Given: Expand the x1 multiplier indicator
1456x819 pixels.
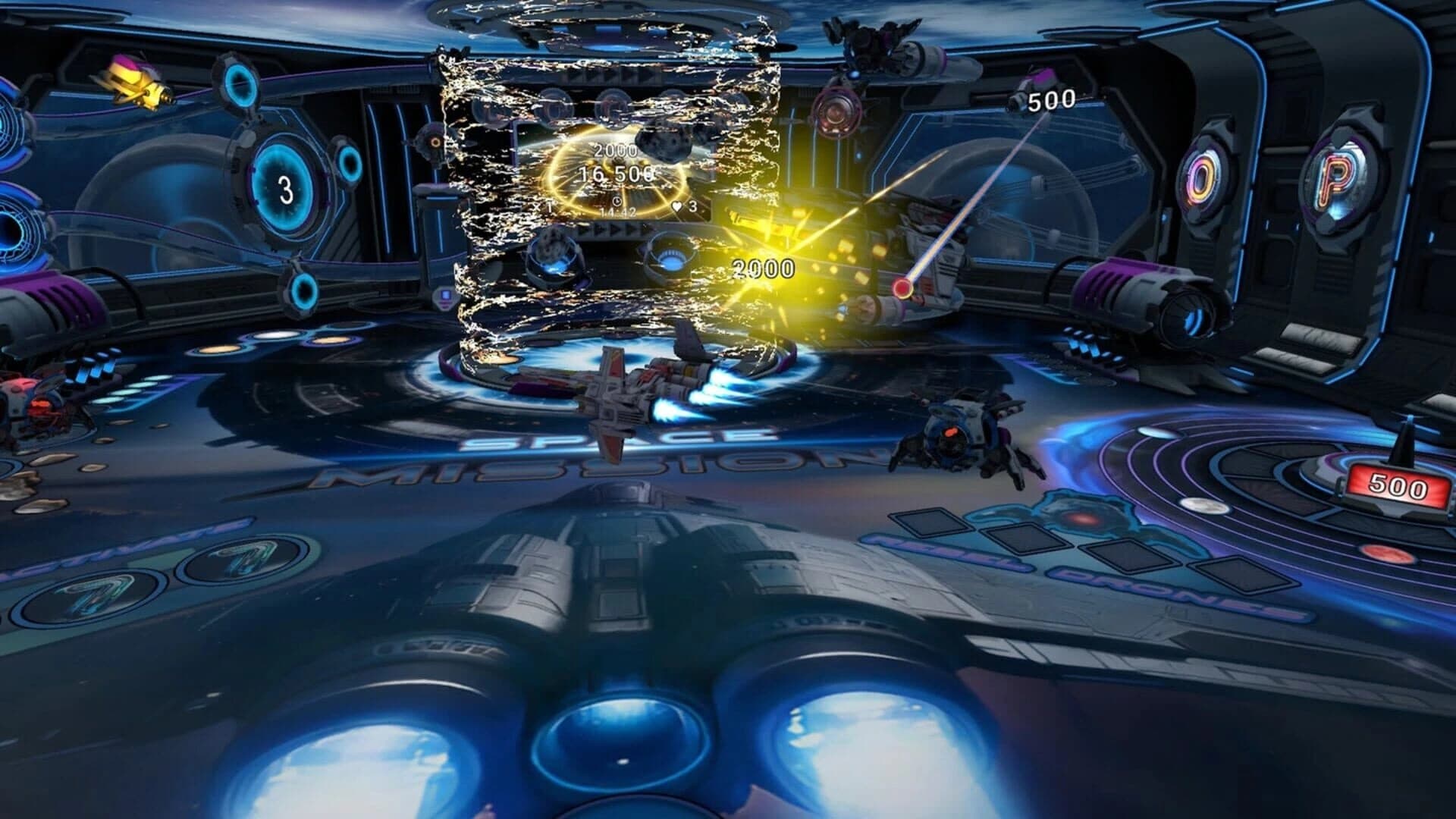Looking at the screenshot, I should pos(544,207).
